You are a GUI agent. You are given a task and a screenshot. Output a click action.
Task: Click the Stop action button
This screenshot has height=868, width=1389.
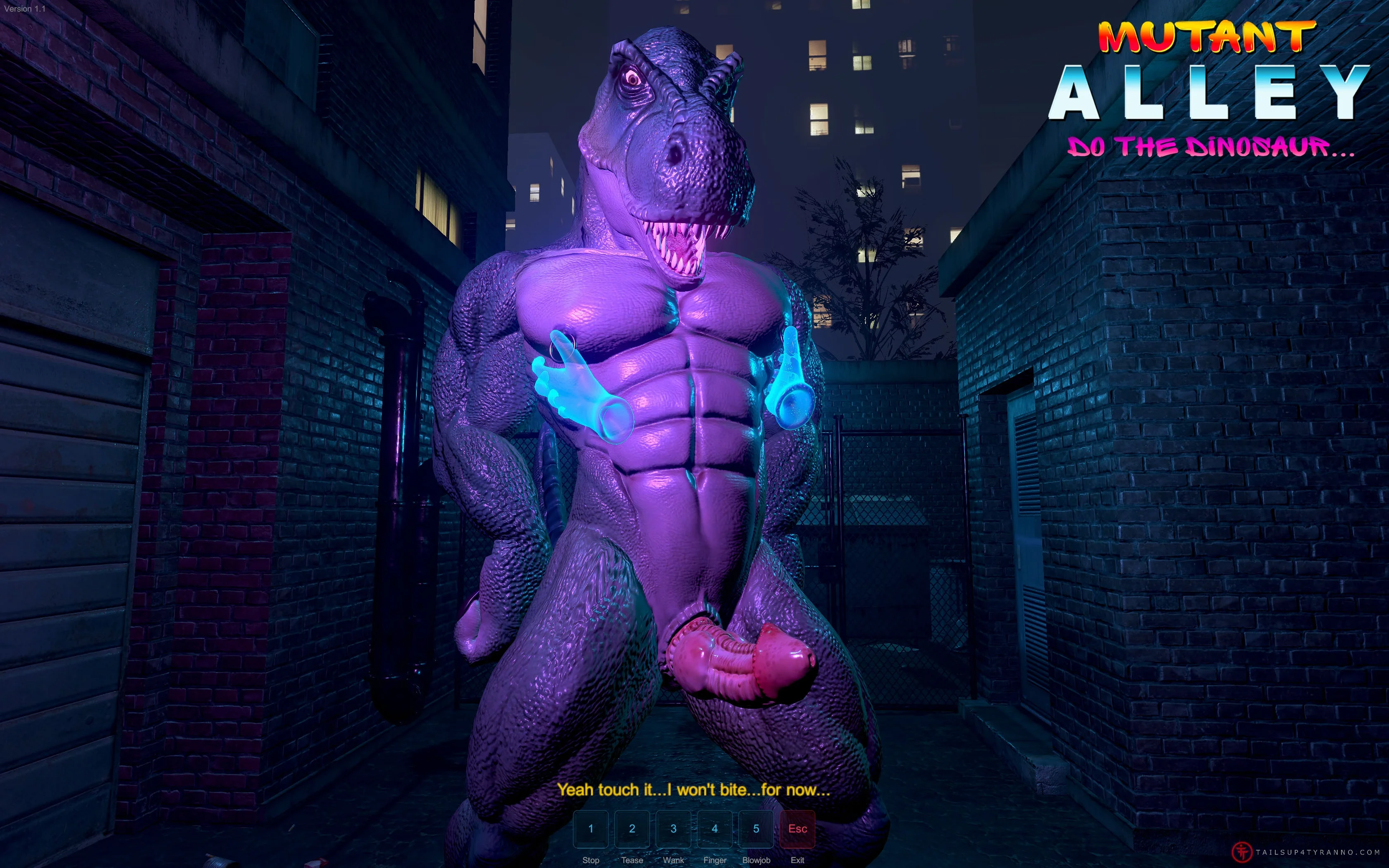click(591, 828)
